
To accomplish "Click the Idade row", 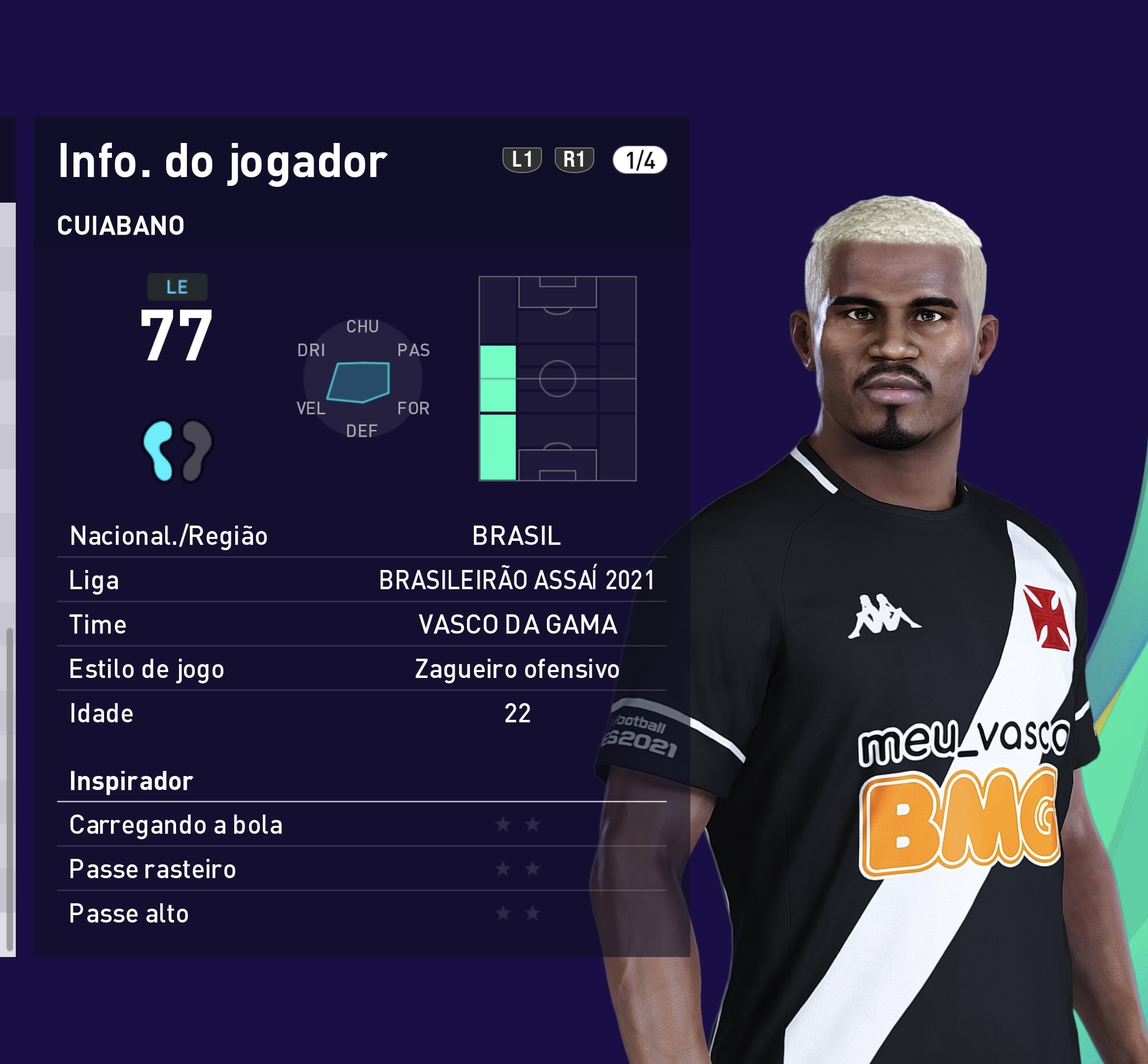I will pyautogui.click(x=361, y=713).
